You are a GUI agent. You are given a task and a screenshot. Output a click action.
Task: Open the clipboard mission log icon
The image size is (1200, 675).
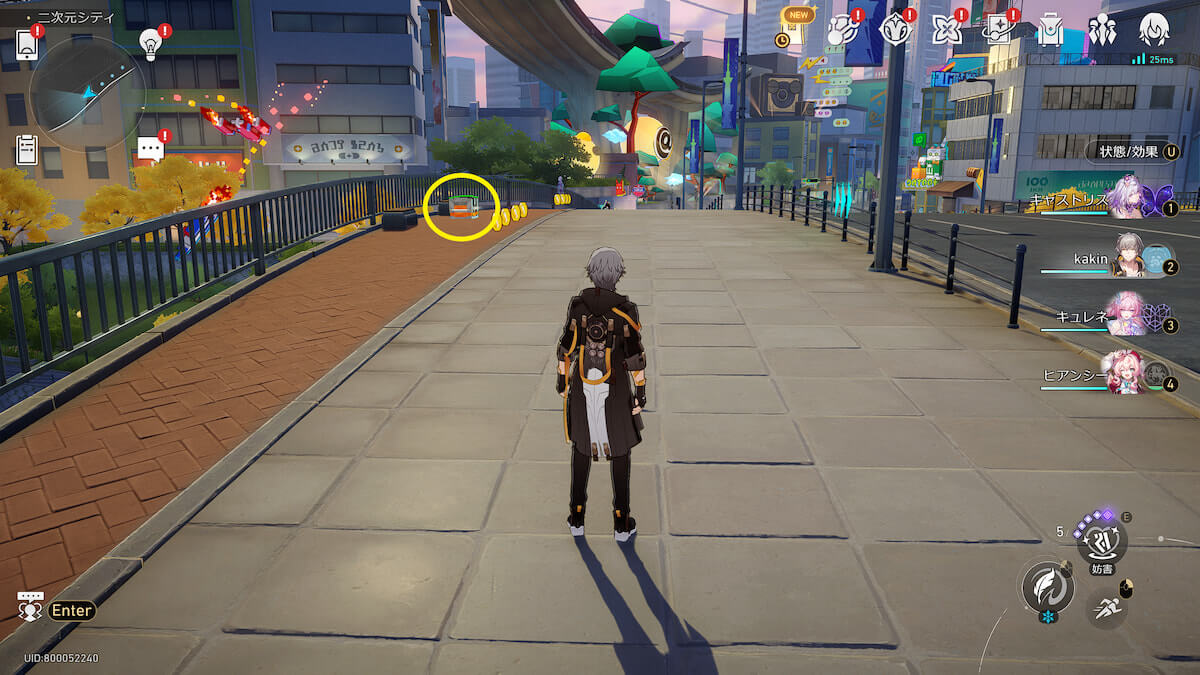click(x=27, y=150)
